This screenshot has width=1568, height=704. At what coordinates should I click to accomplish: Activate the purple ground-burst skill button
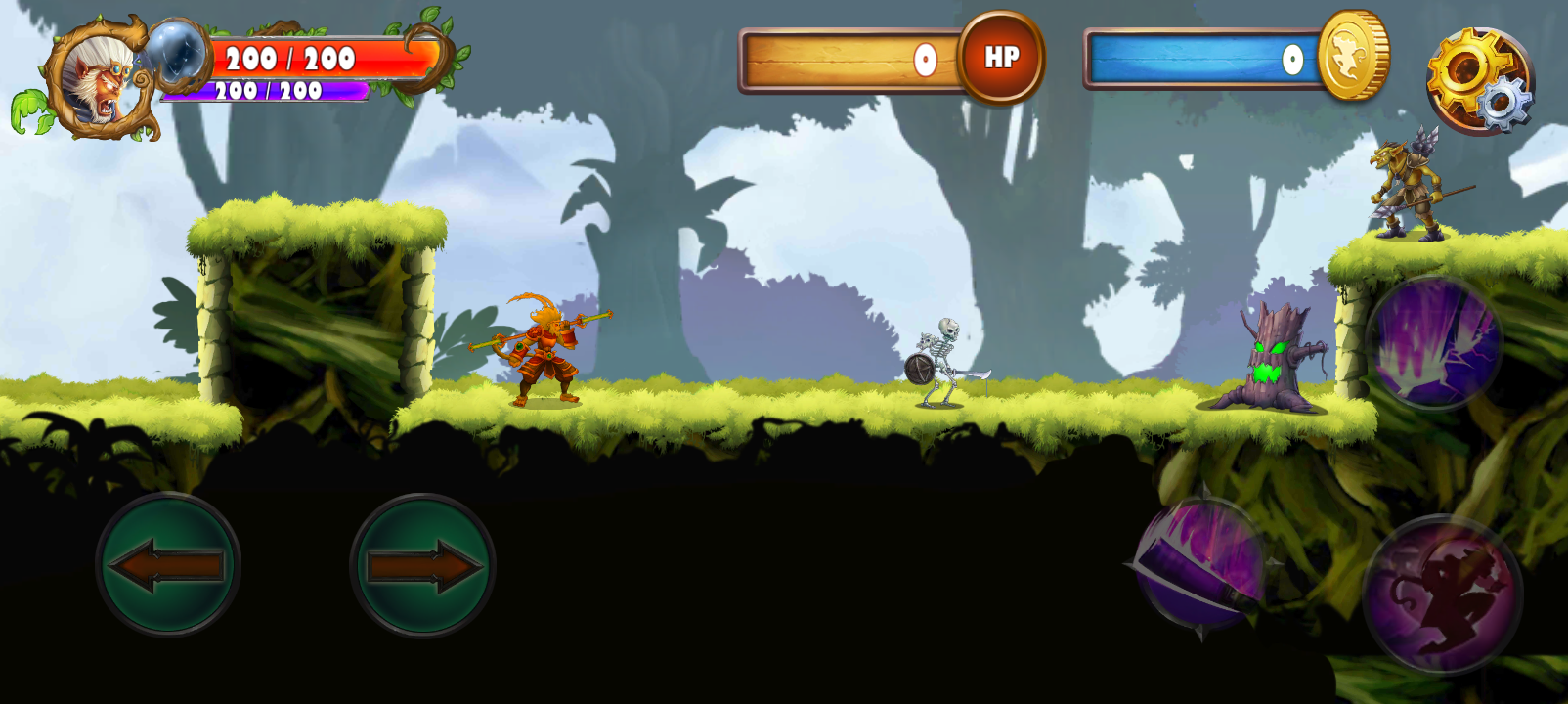click(x=1434, y=341)
